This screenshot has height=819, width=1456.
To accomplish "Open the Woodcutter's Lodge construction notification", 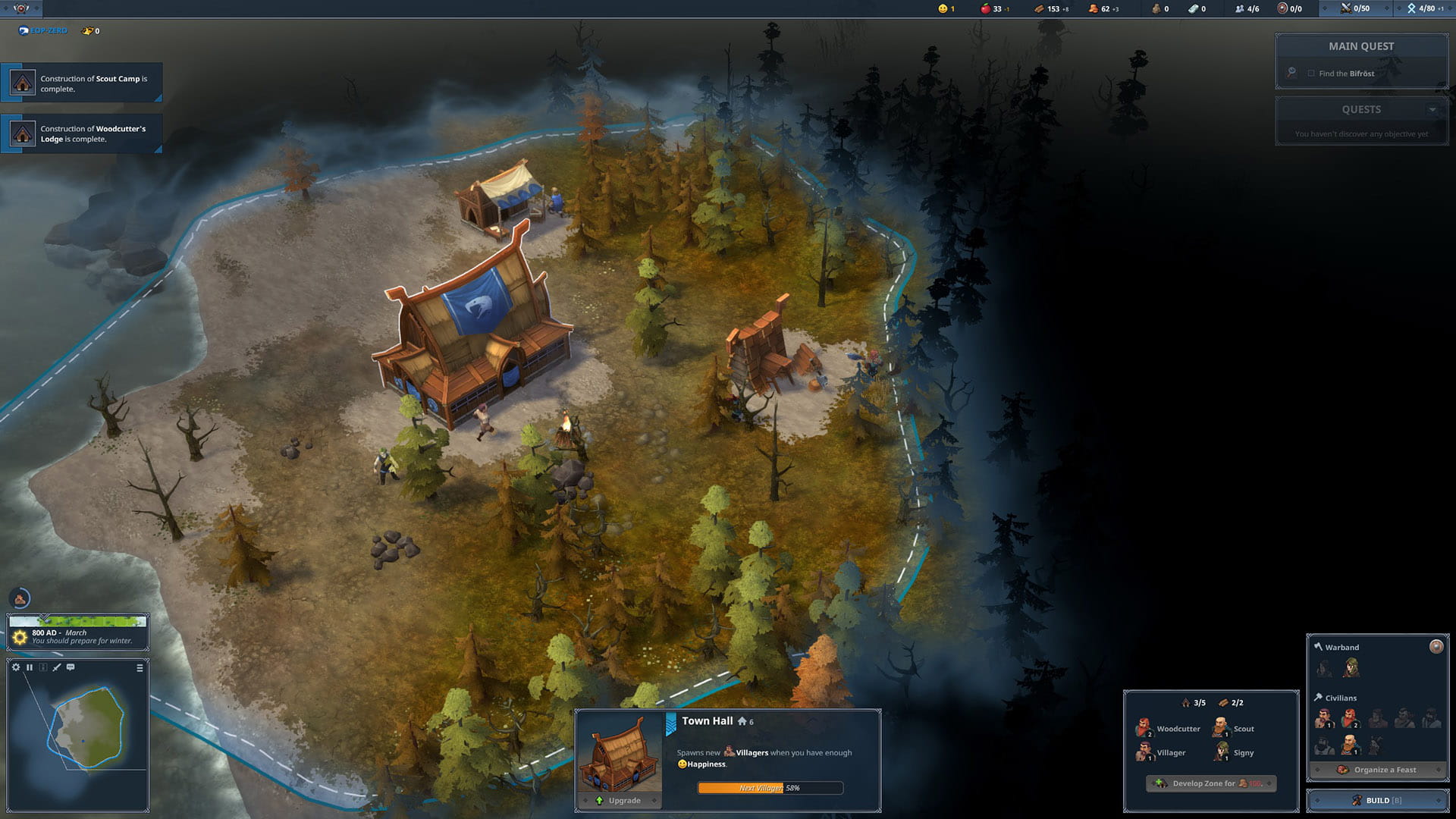I will click(82, 133).
